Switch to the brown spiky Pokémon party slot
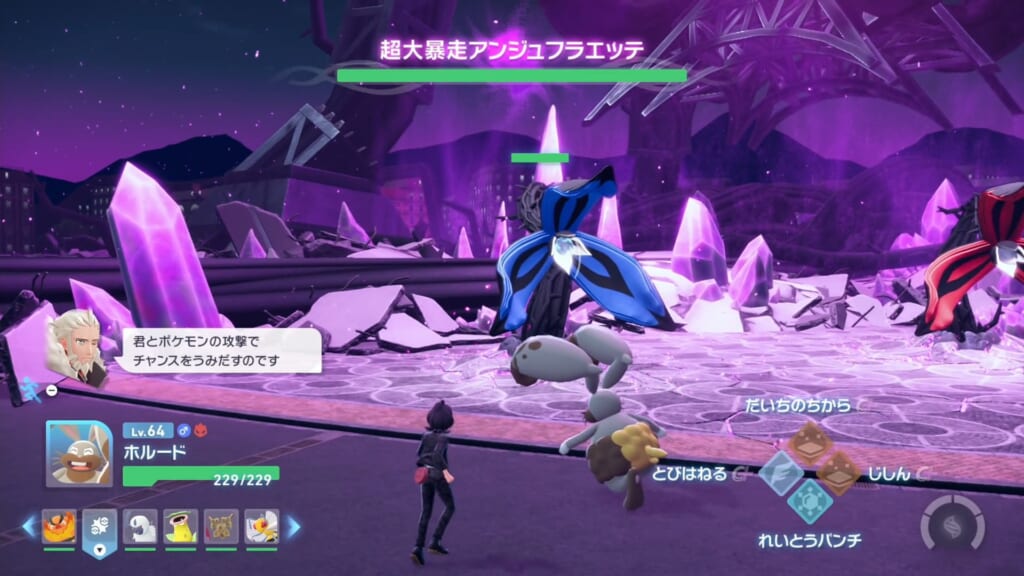 pos(221,526)
